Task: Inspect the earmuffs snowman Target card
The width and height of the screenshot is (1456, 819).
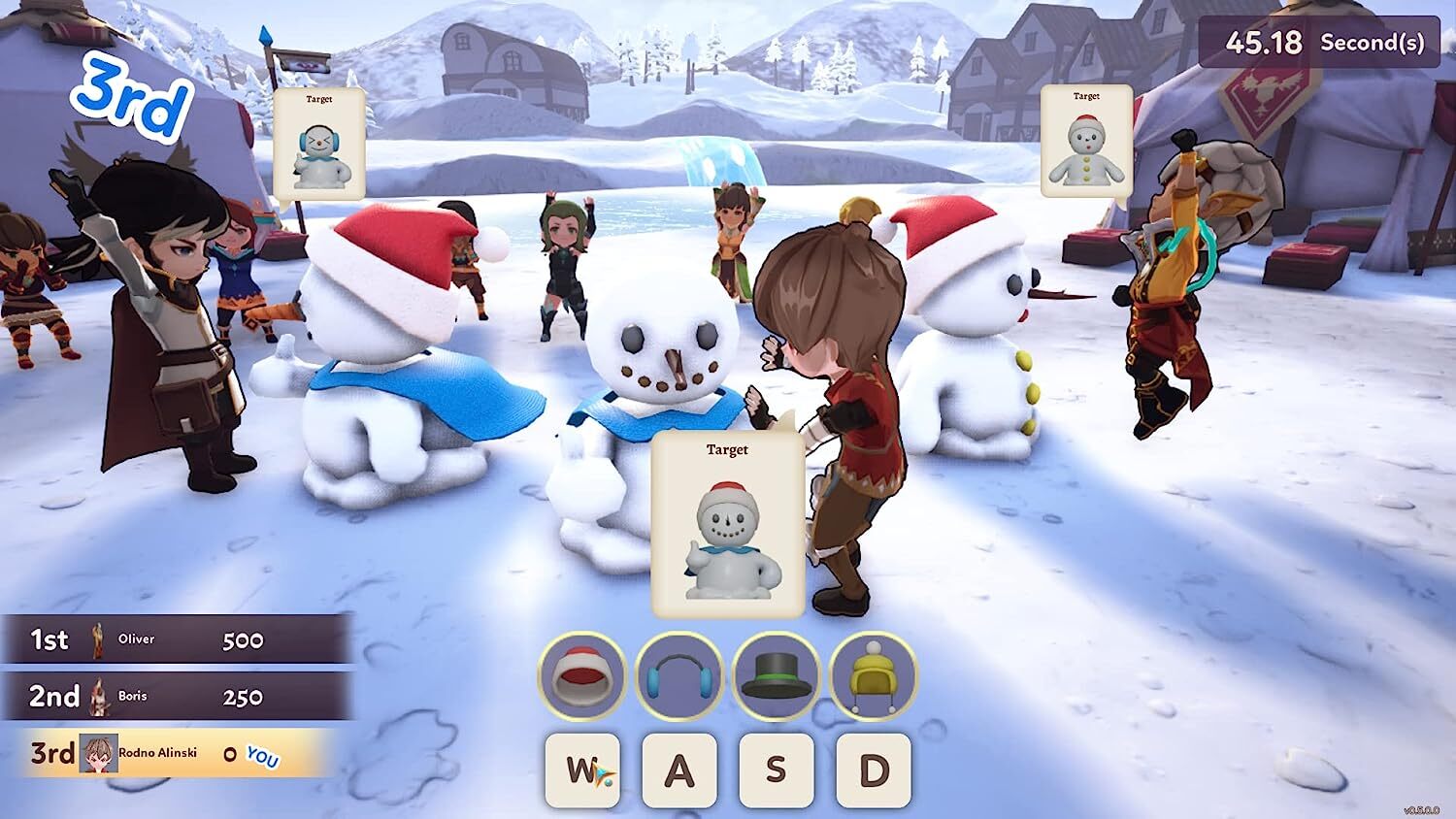Action: (x=318, y=143)
